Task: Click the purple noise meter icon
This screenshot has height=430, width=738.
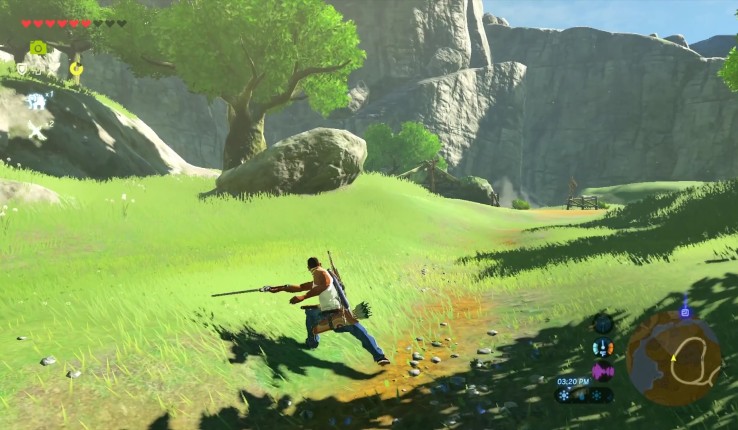Action: (x=602, y=372)
